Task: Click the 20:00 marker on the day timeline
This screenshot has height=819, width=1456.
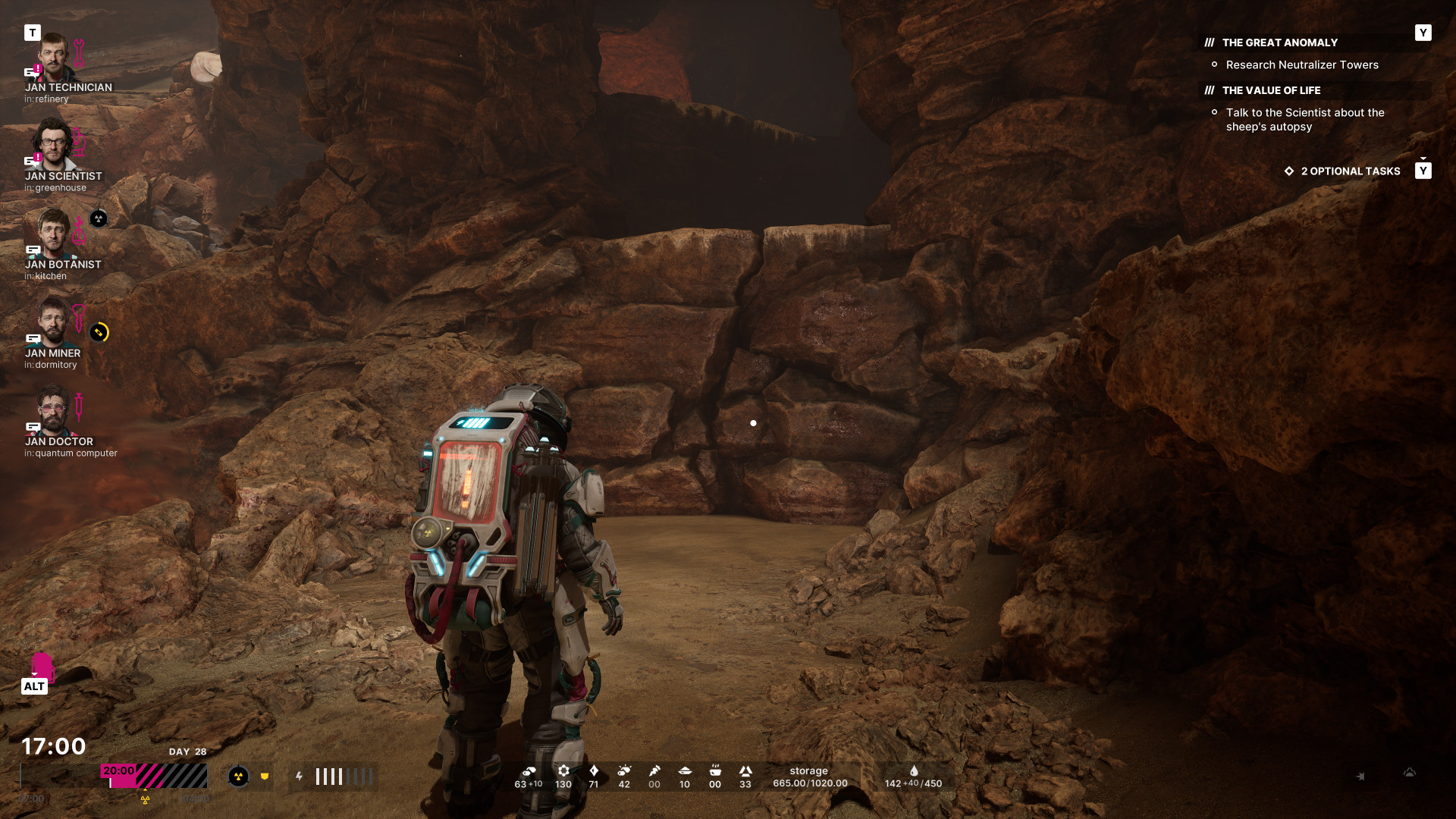Action: pos(118,771)
